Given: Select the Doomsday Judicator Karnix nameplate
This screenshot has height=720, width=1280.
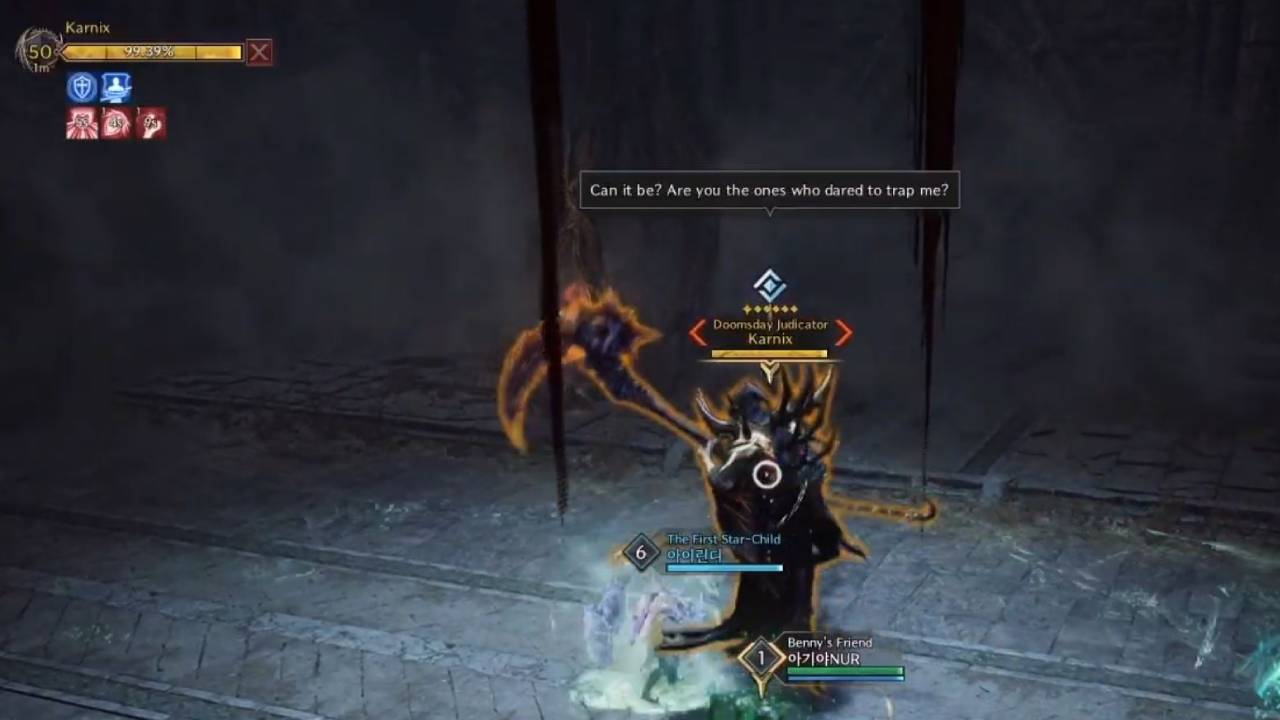Looking at the screenshot, I should (x=770, y=331).
